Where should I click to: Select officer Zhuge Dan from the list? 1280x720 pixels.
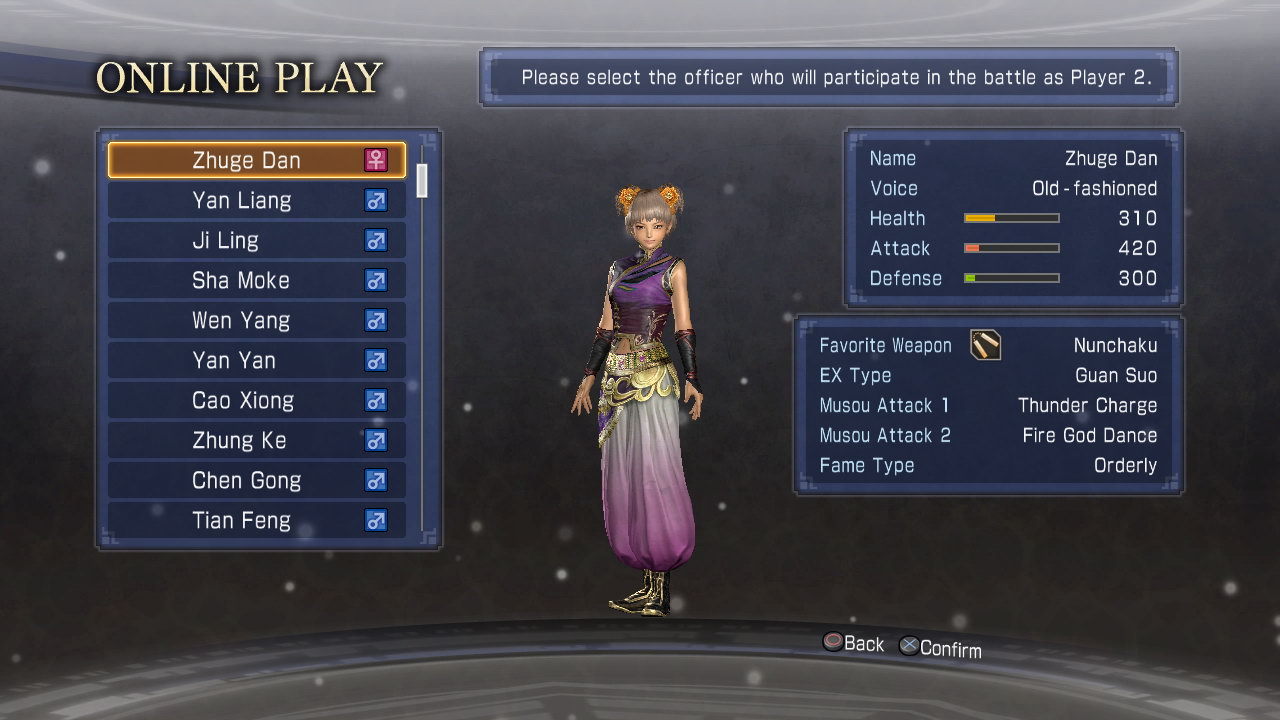click(256, 160)
